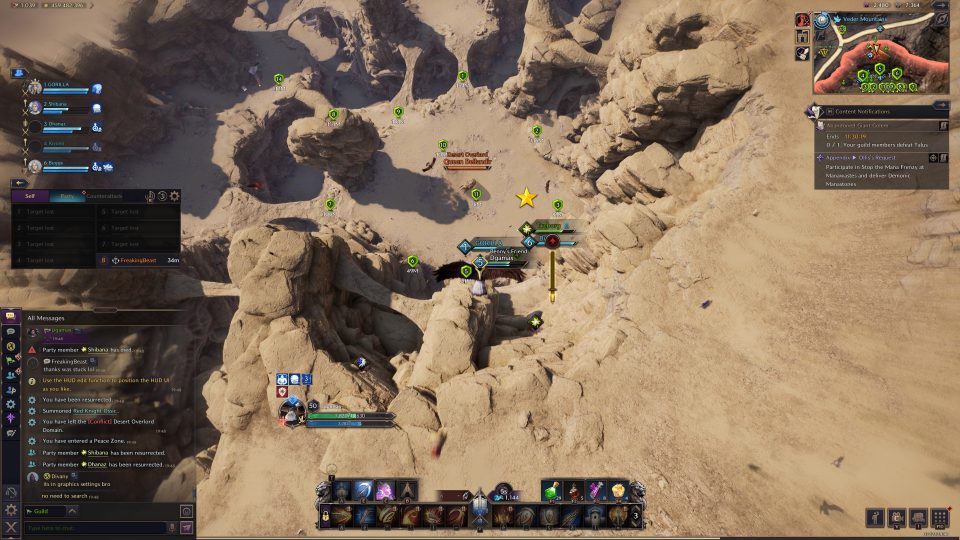960x540 pixels.
Task: Send the chat message with arrow button
Action: click(x=186, y=527)
